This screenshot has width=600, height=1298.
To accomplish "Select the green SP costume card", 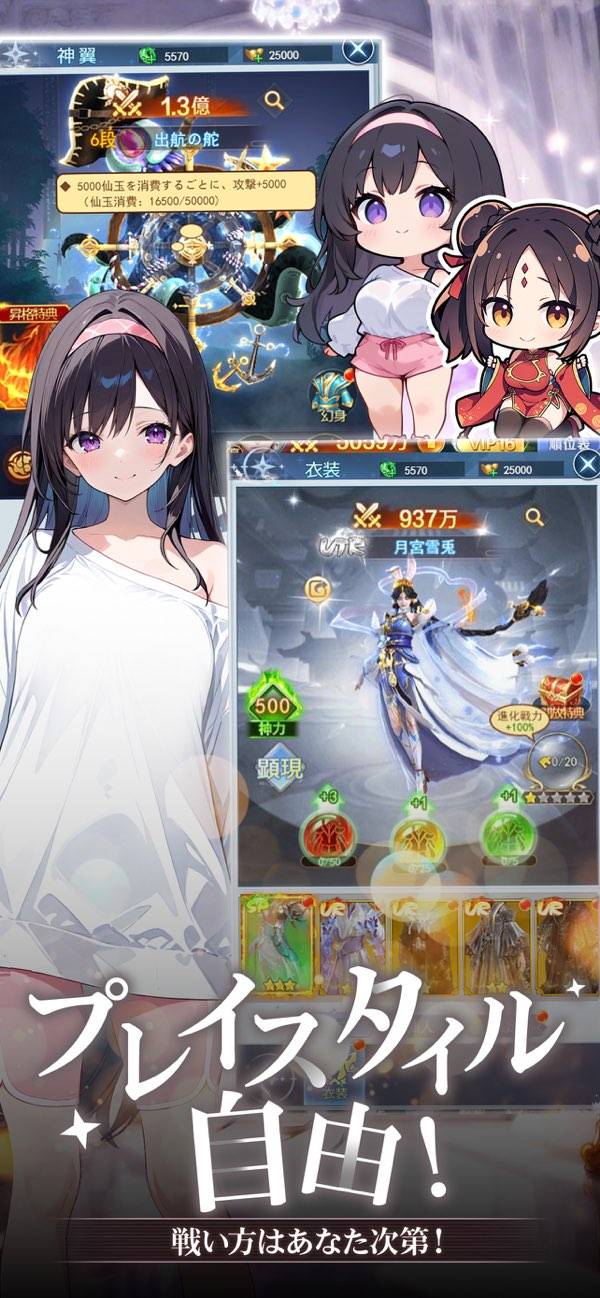I will coord(277,945).
